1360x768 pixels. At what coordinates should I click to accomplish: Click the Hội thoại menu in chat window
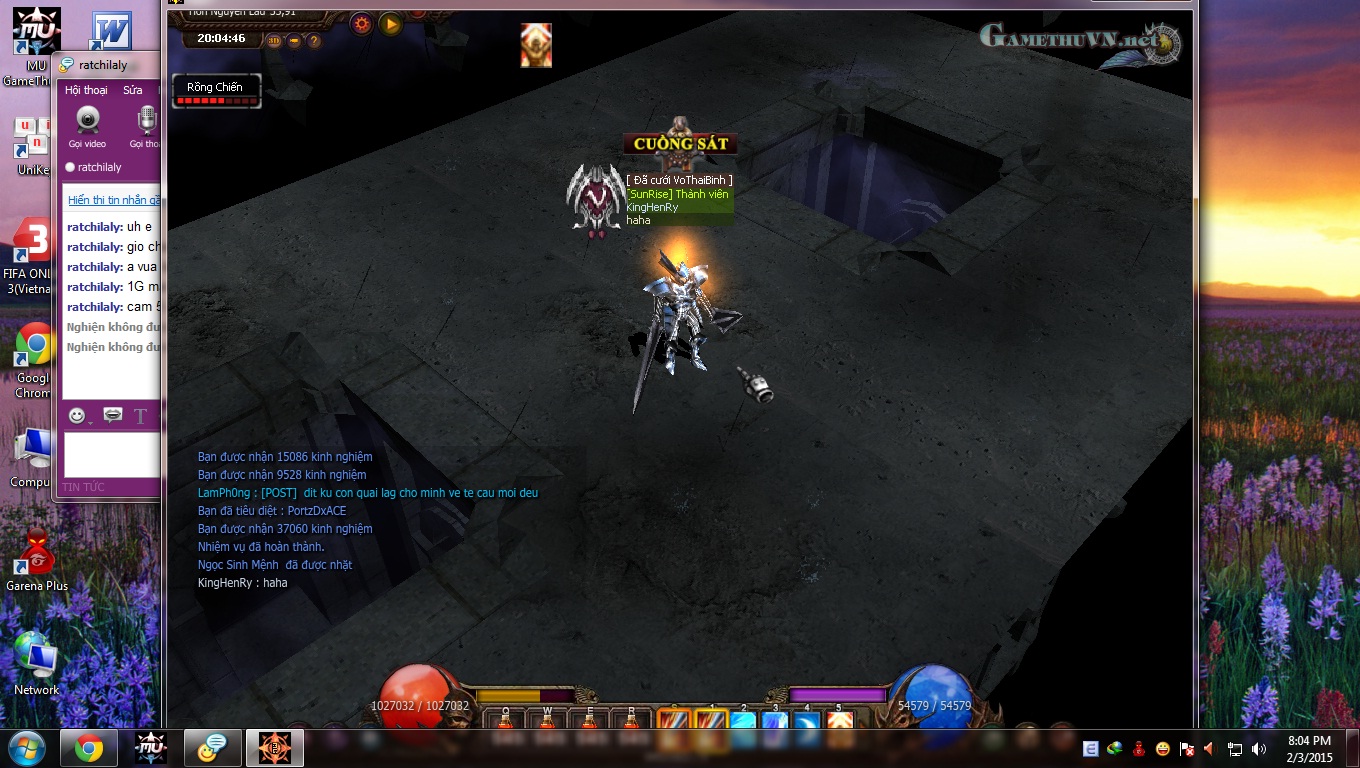tap(86, 90)
